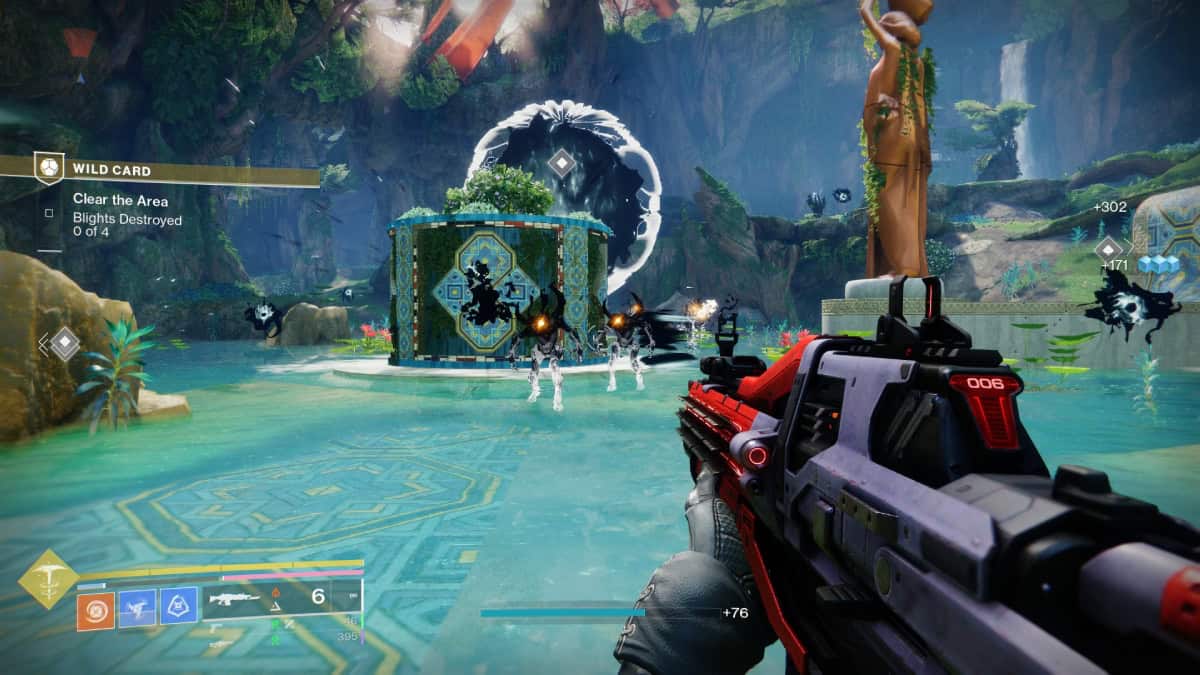Click the diamond waypoint marker near +302

(1109, 249)
